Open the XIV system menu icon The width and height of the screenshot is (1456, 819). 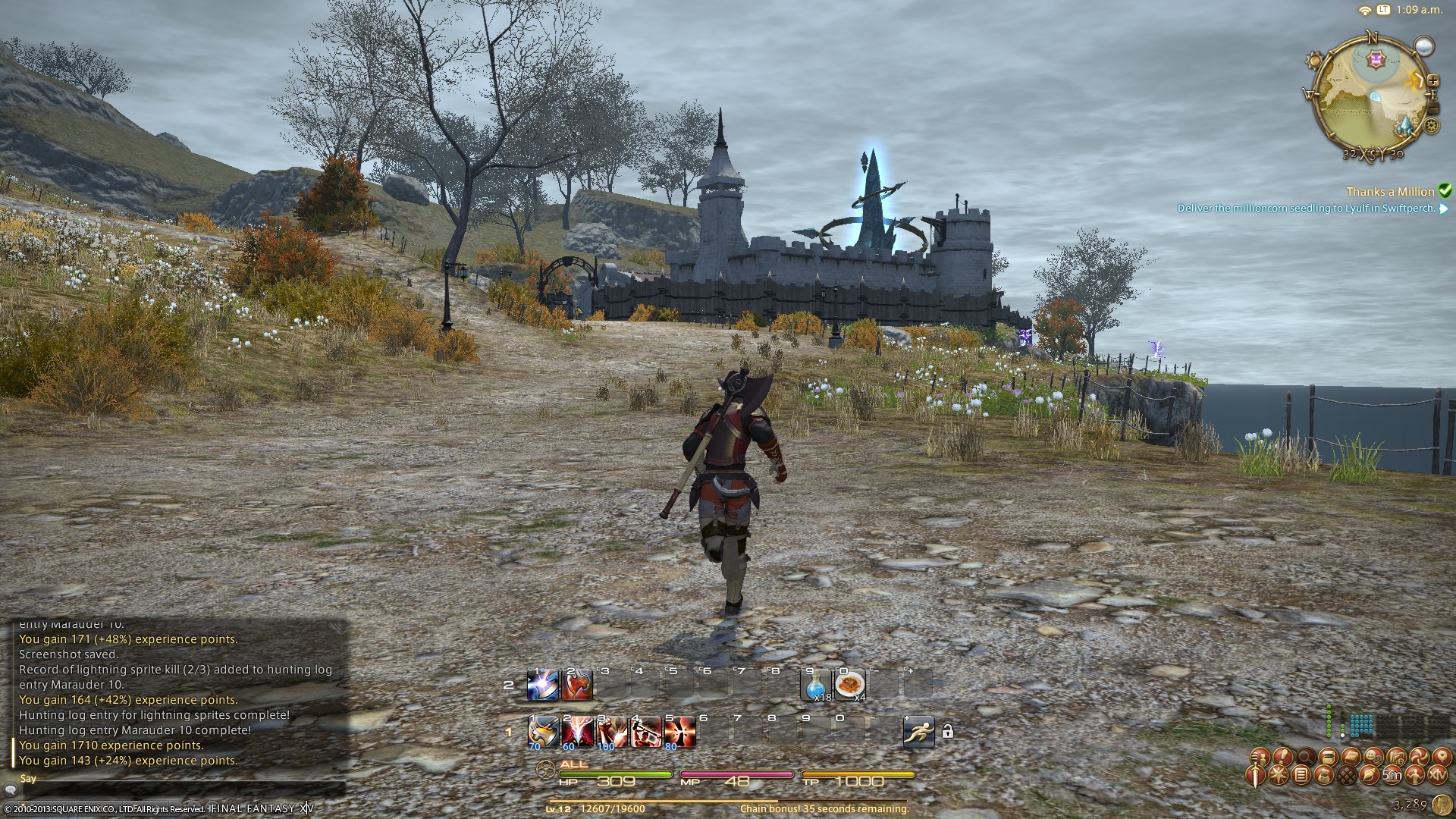[1438, 775]
